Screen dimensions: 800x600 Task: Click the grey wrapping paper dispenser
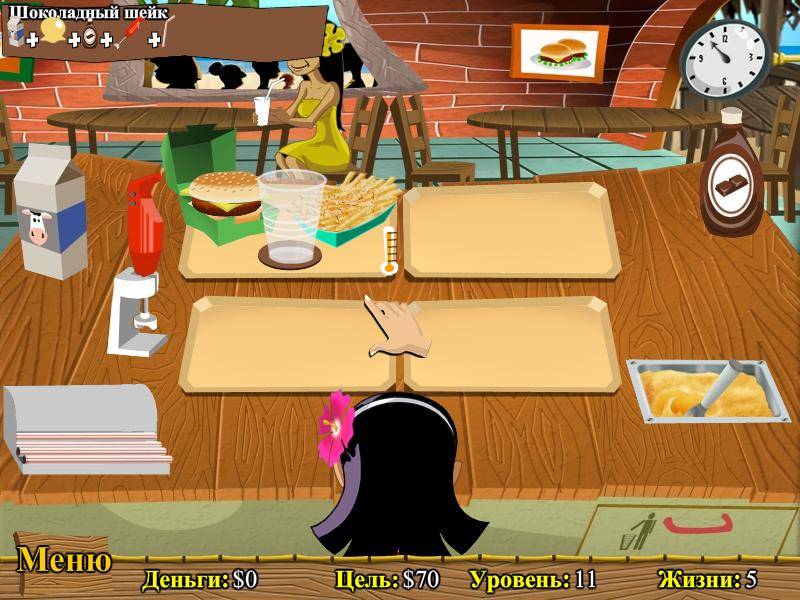pyautogui.click(x=84, y=427)
